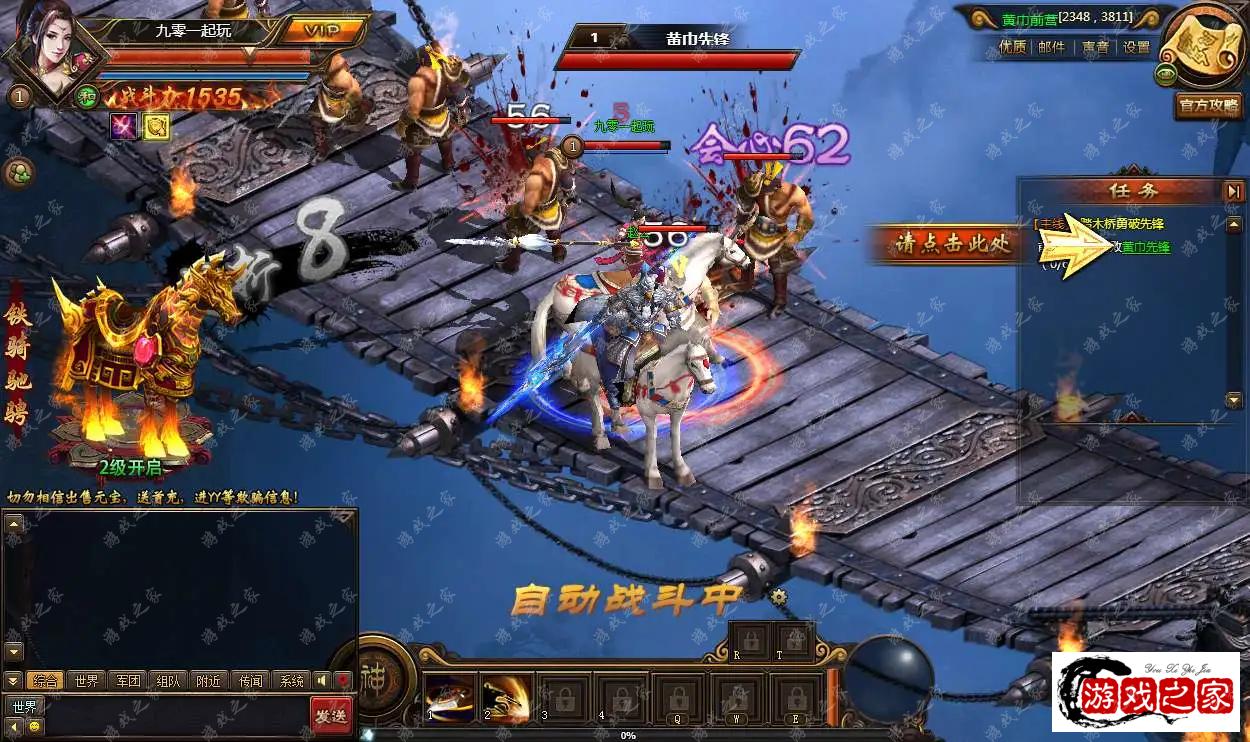Open the 优质 menu entry
The image size is (1250, 742).
(x=1012, y=47)
